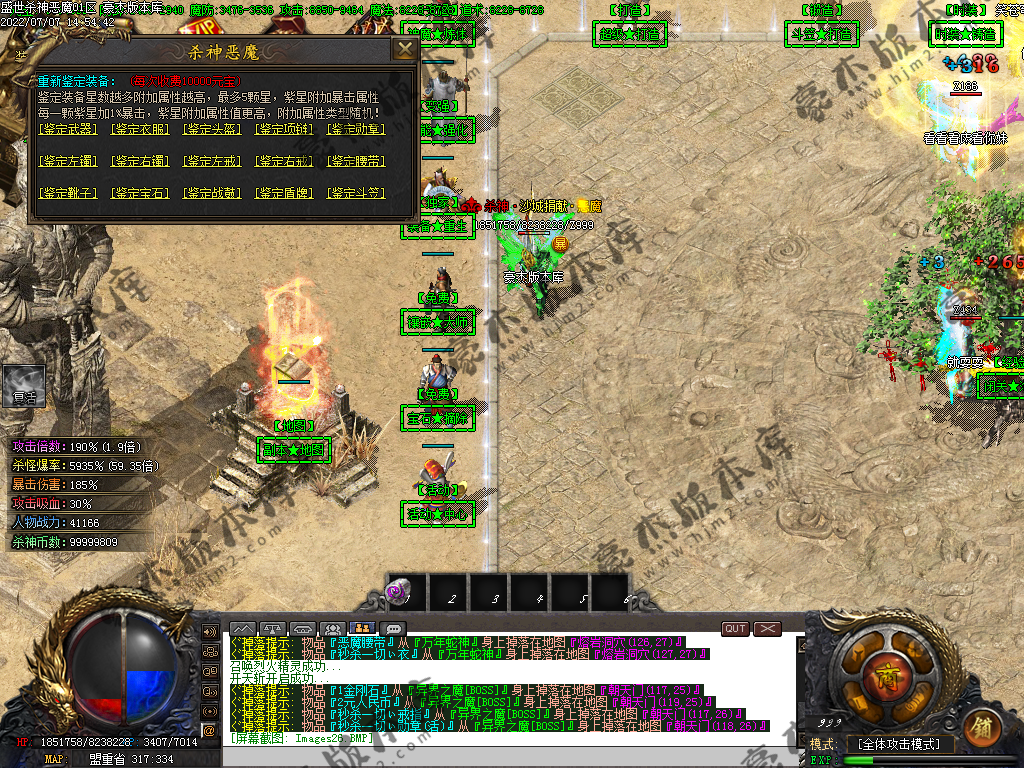Image resolution: width=1024 pixels, height=768 pixels.
Task: Pick the 鉴定左镯 option
Action: coord(68,161)
